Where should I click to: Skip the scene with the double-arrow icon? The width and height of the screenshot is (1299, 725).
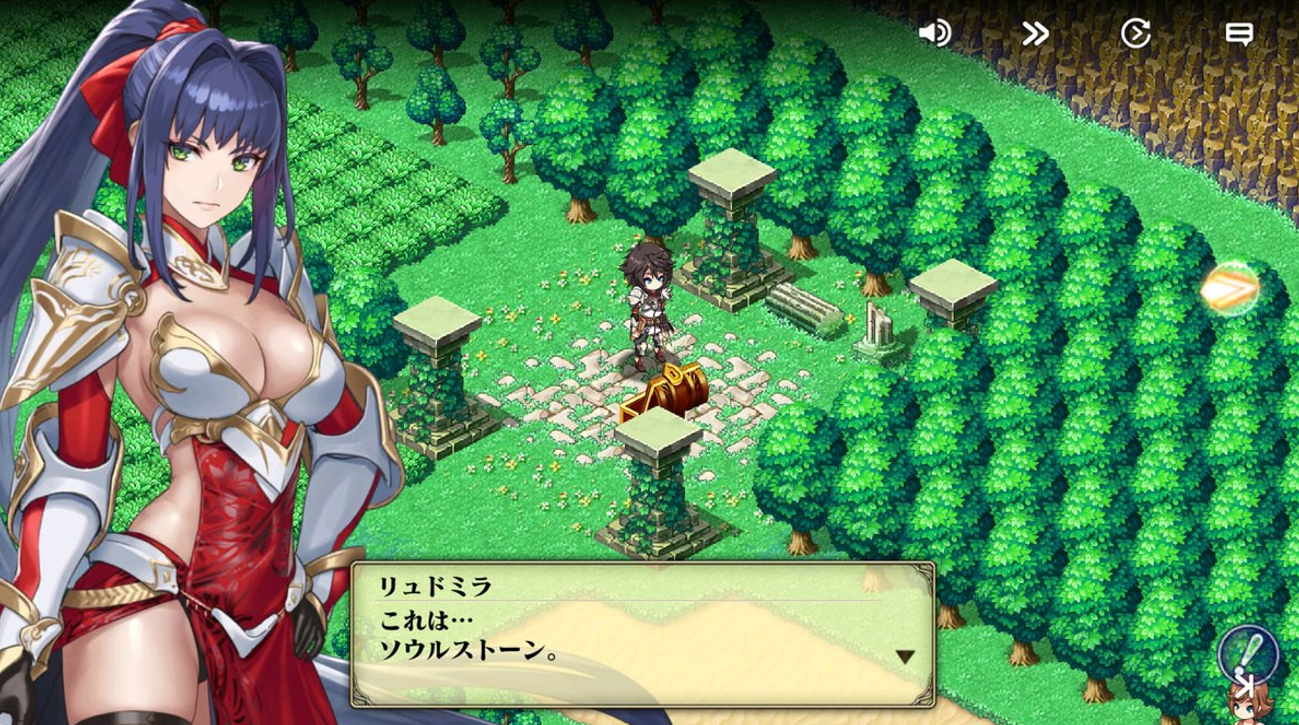pyautogui.click(x=1035, y=33)
